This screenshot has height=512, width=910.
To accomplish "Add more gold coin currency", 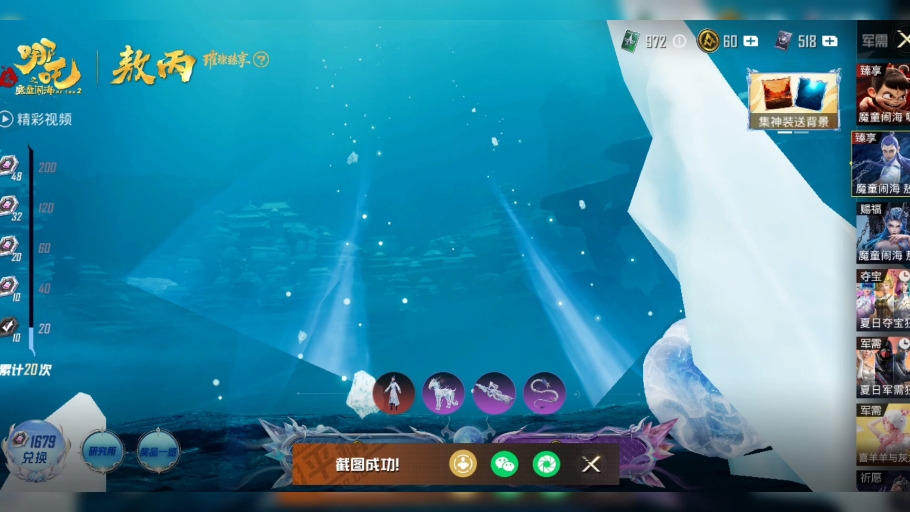I will pyautogui.click(x=751, y=41).
